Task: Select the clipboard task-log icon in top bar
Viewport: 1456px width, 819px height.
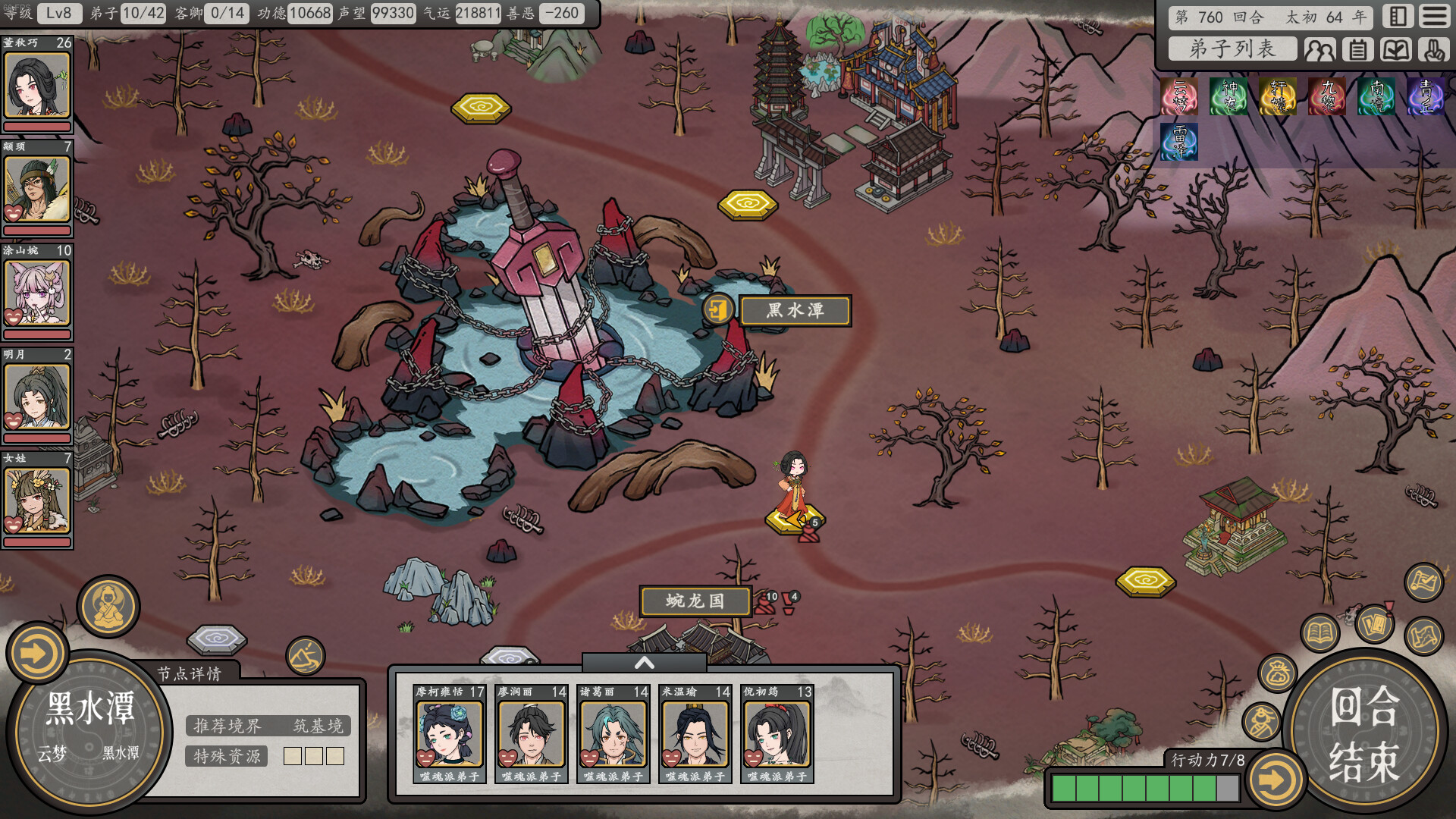Action: click(1357, 49)
